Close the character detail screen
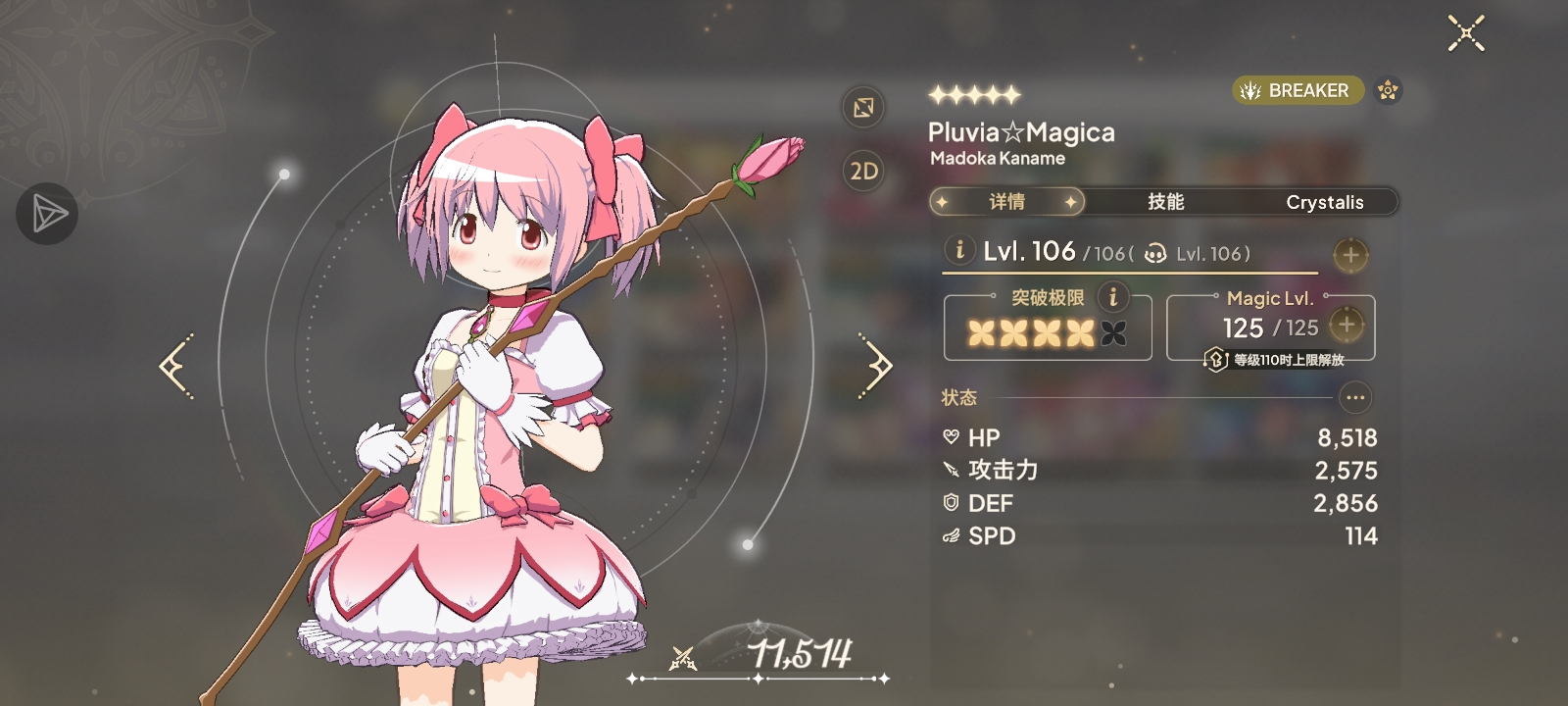The image size is (1568, 706). [1466, 33]
